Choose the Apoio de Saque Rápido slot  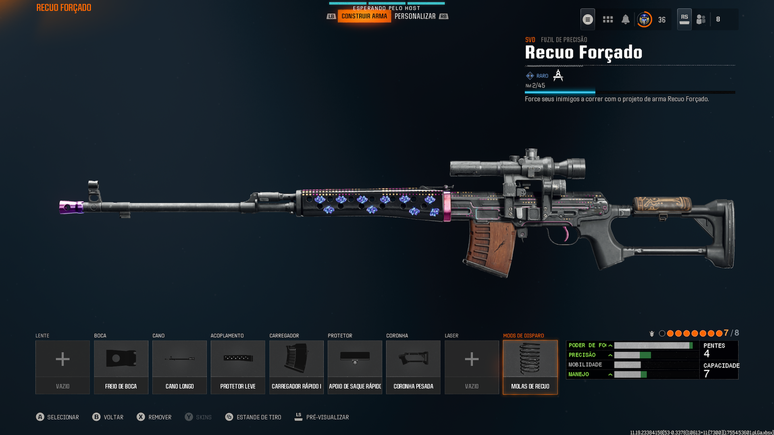(x=354, y=366)
